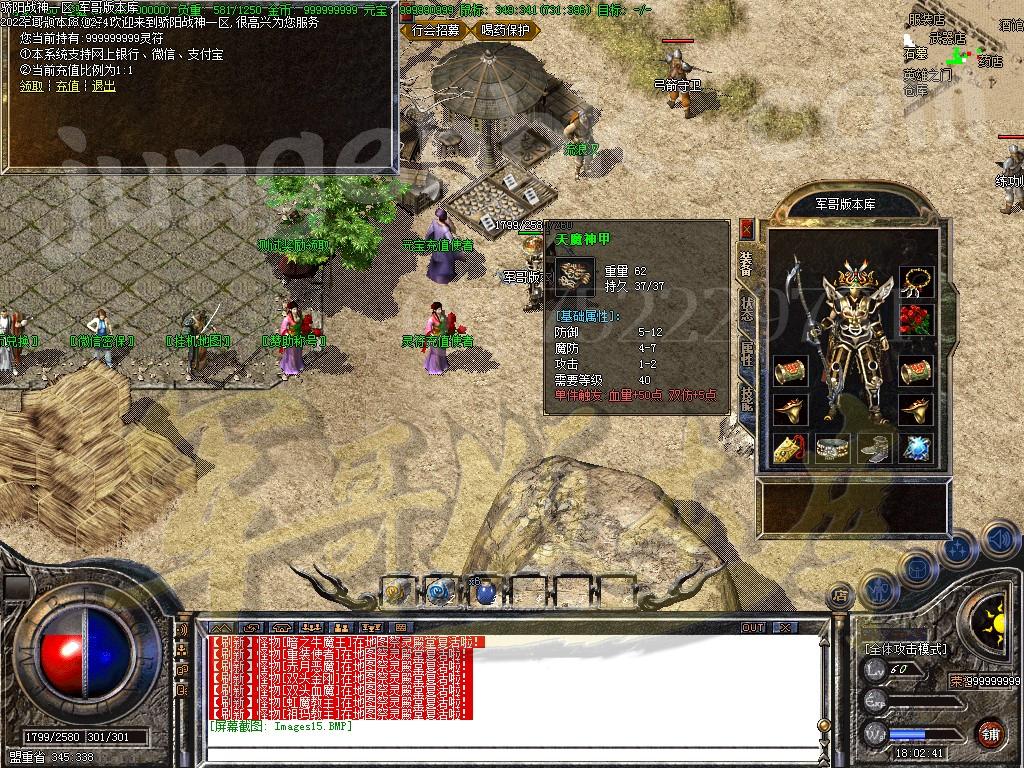The image size is (1024, 768).
Task: Use the blue potion hotbar slot
Action: click(x=484, y=593)
